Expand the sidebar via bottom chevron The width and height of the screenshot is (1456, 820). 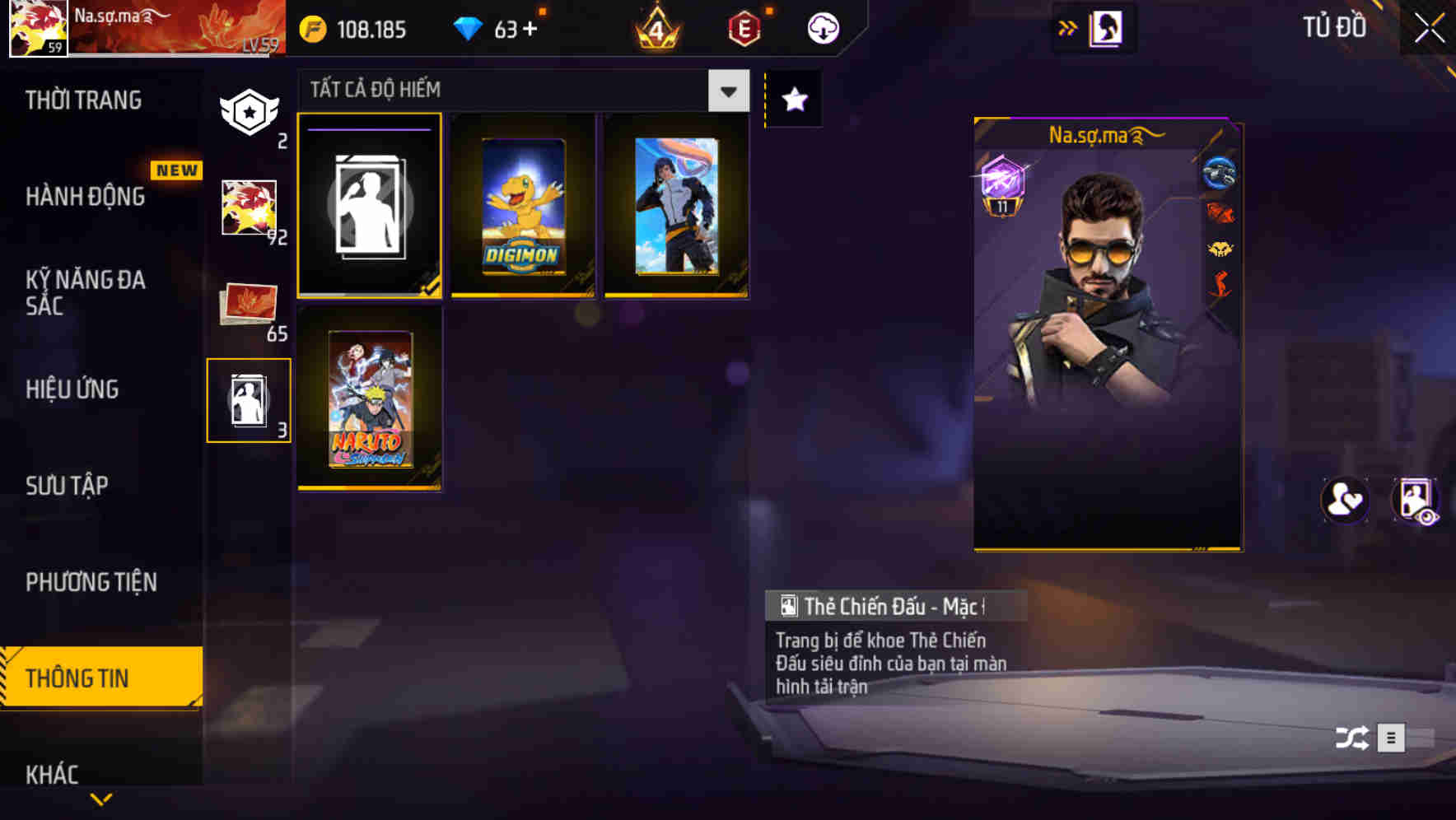coord(100,800)
